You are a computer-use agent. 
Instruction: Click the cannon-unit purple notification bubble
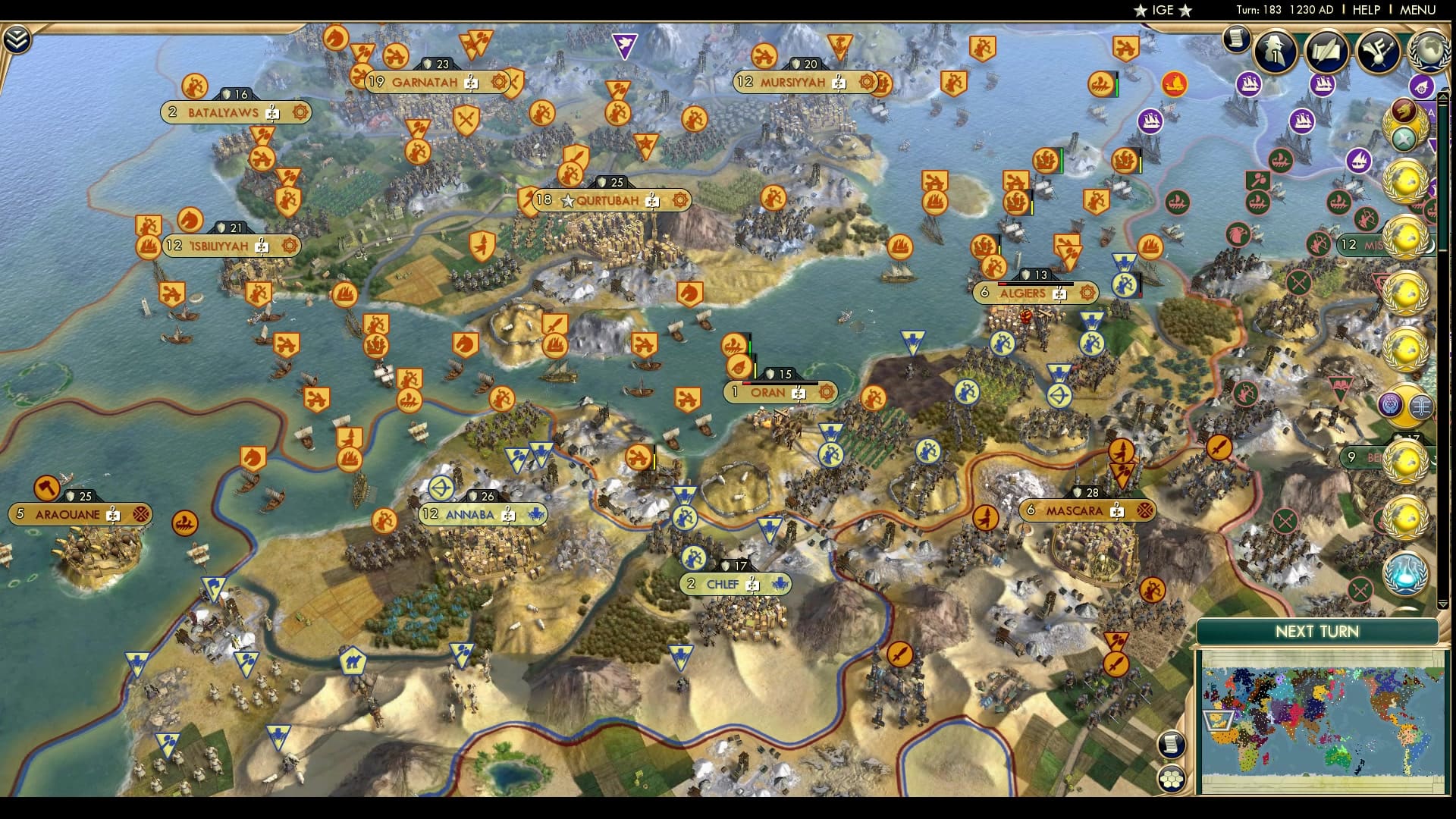pyautogui.click(x=1422, y=86)
